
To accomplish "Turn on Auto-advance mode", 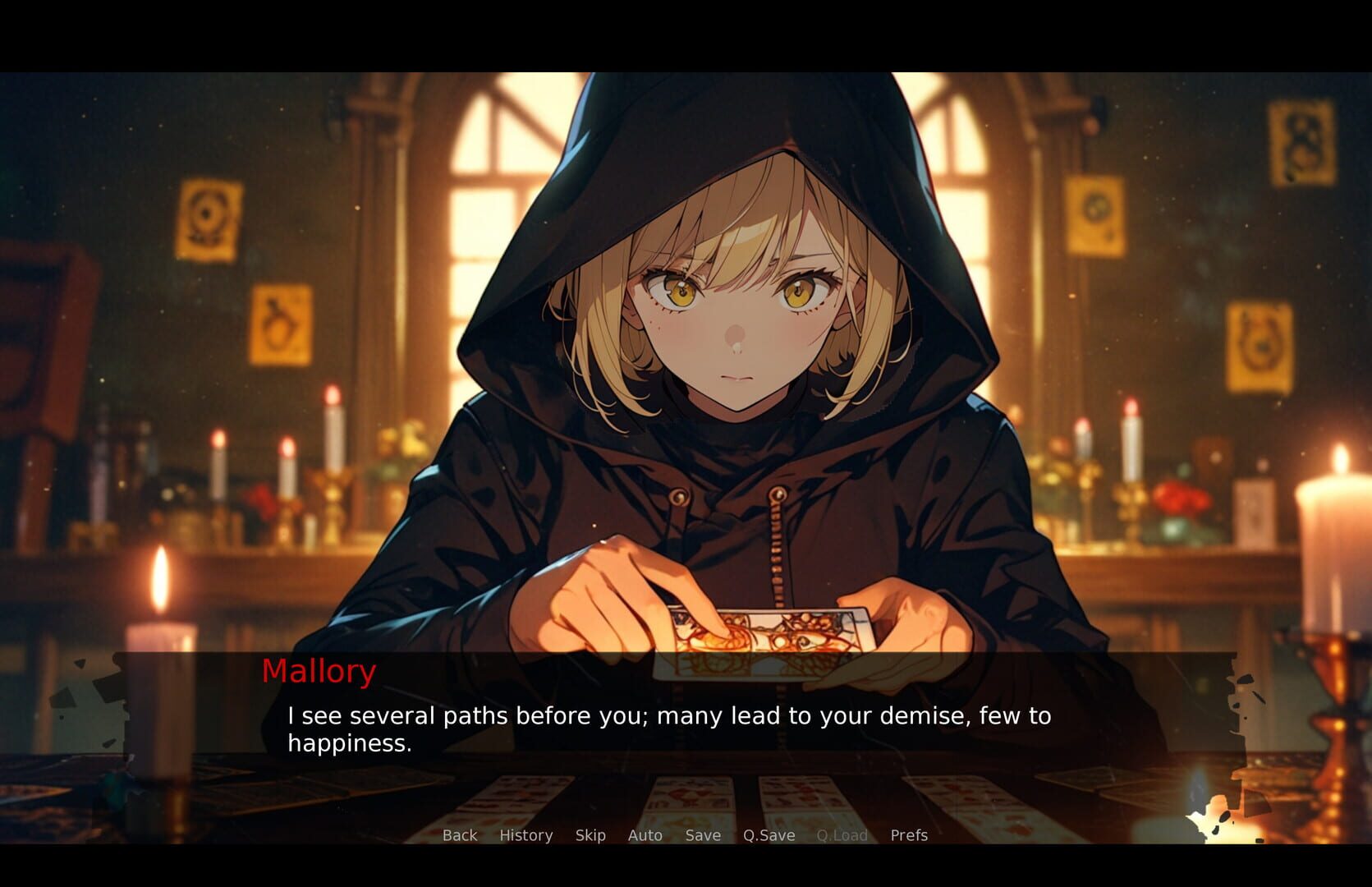I will 645,835.
